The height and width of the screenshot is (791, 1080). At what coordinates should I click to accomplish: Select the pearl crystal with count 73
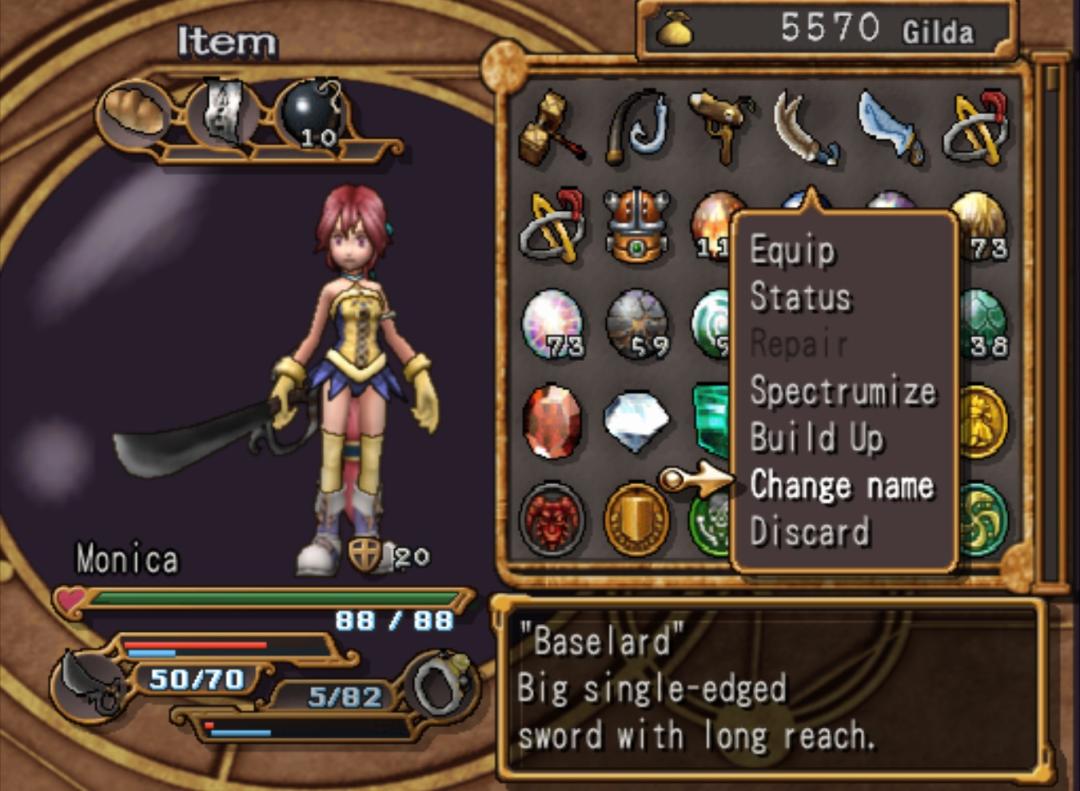tap(551, 324)
